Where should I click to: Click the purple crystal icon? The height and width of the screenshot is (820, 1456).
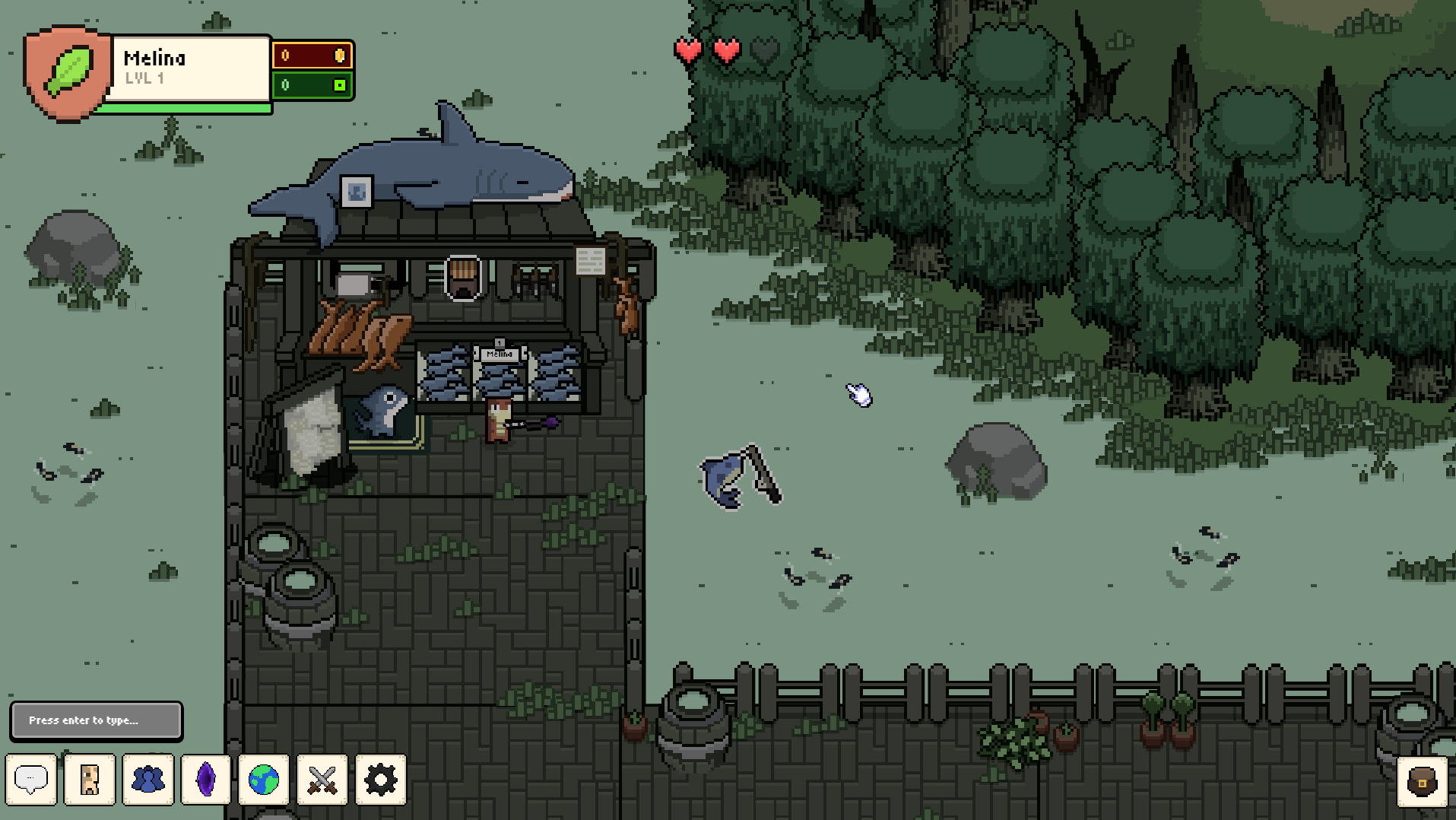[x=206, y=780]
